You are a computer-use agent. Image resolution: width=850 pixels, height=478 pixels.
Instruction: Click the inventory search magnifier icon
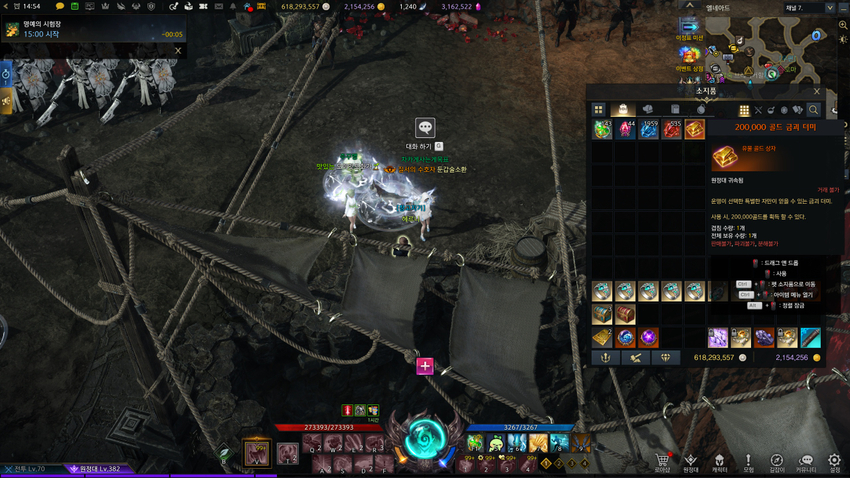point(814,110)
